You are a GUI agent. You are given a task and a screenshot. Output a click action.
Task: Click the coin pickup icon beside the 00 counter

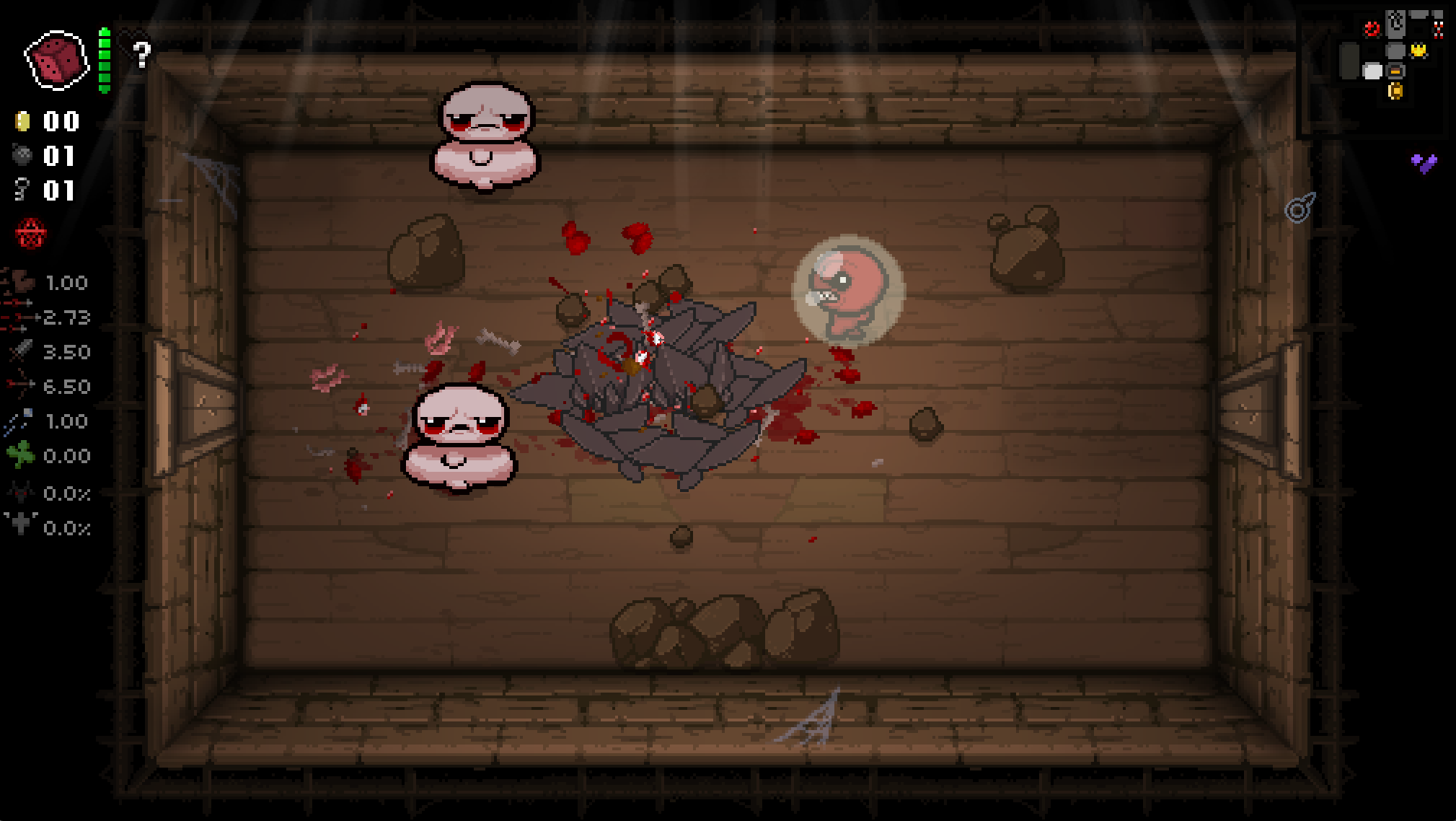tap(23, 121)
